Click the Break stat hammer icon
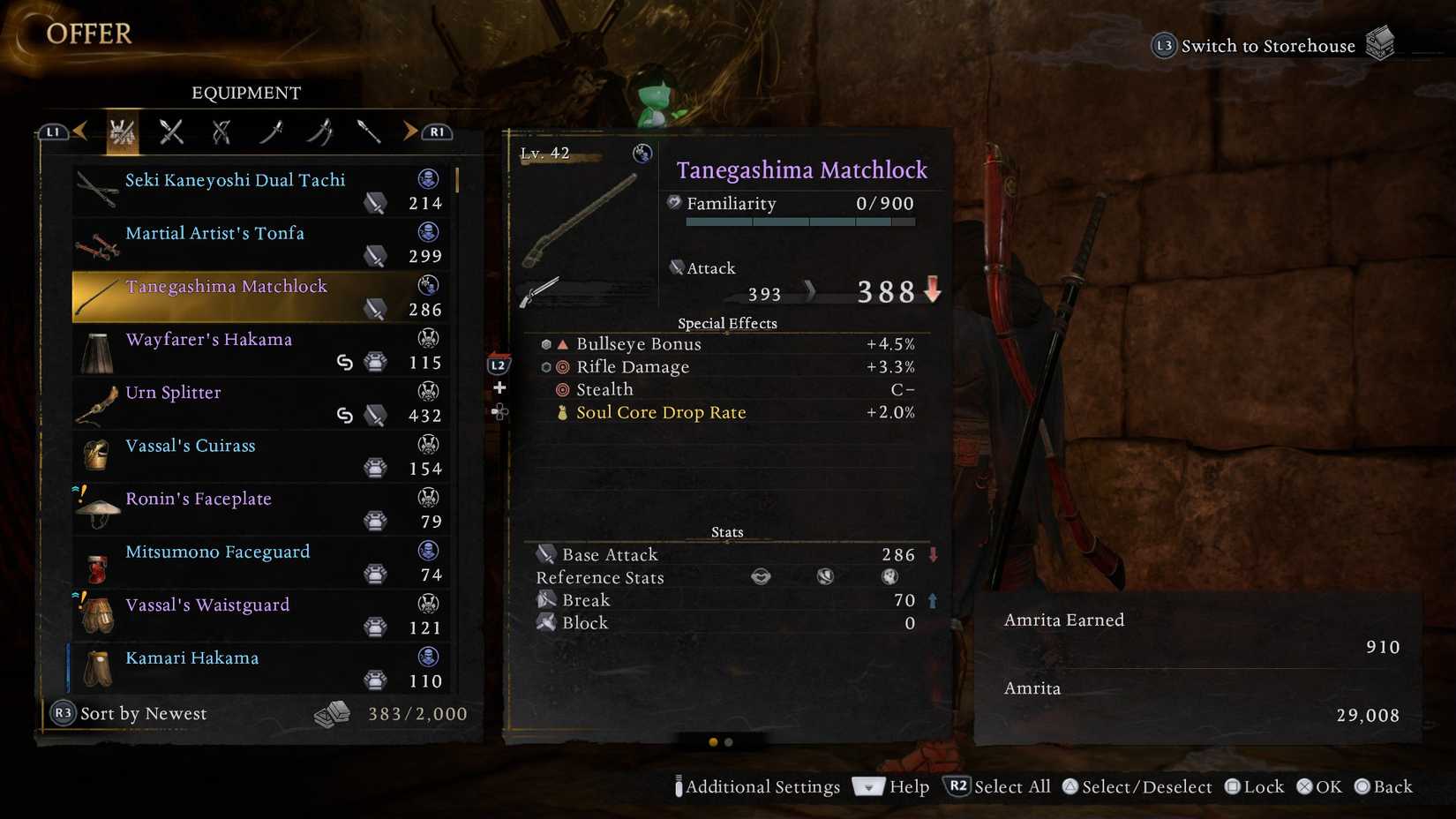The height and width of the screenshot is (819, 1456). point(545,600)
